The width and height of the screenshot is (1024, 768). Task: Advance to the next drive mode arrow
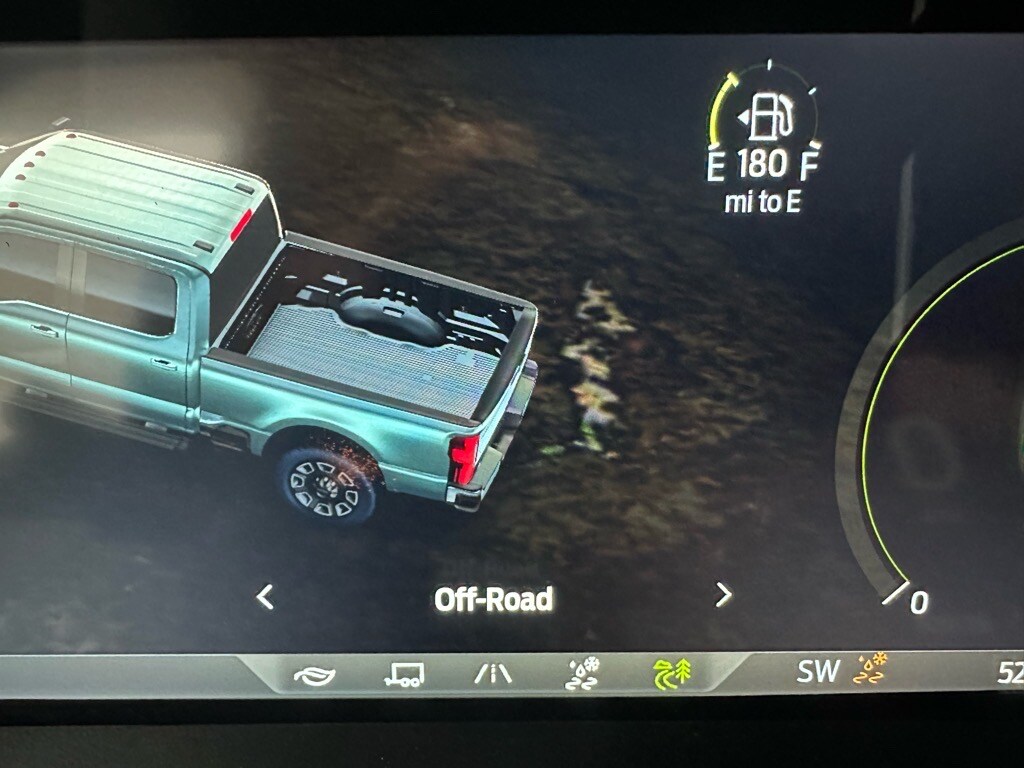(x=724, y=596)
